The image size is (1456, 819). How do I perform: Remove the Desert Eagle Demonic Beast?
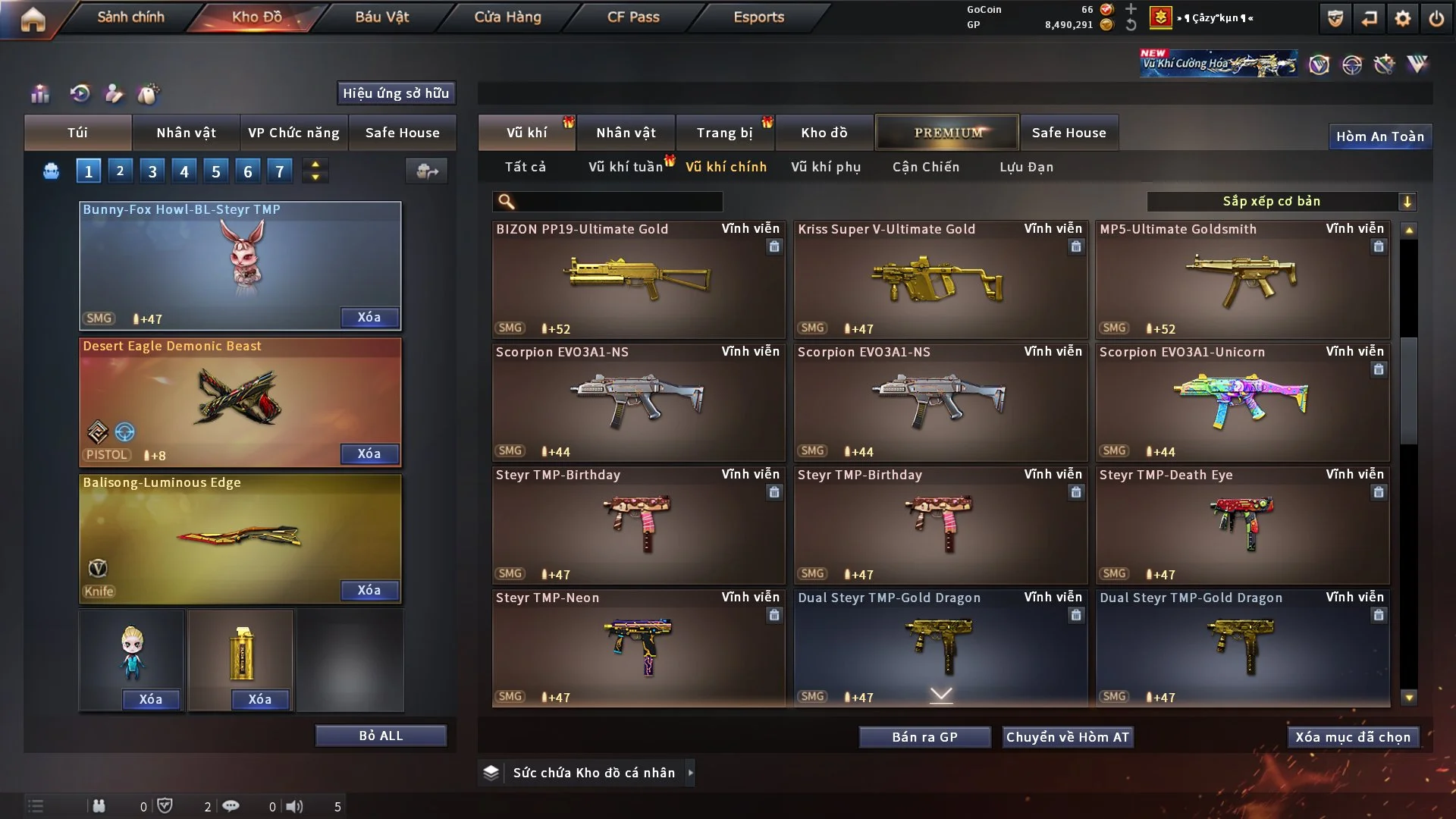[x=369, y=453]
